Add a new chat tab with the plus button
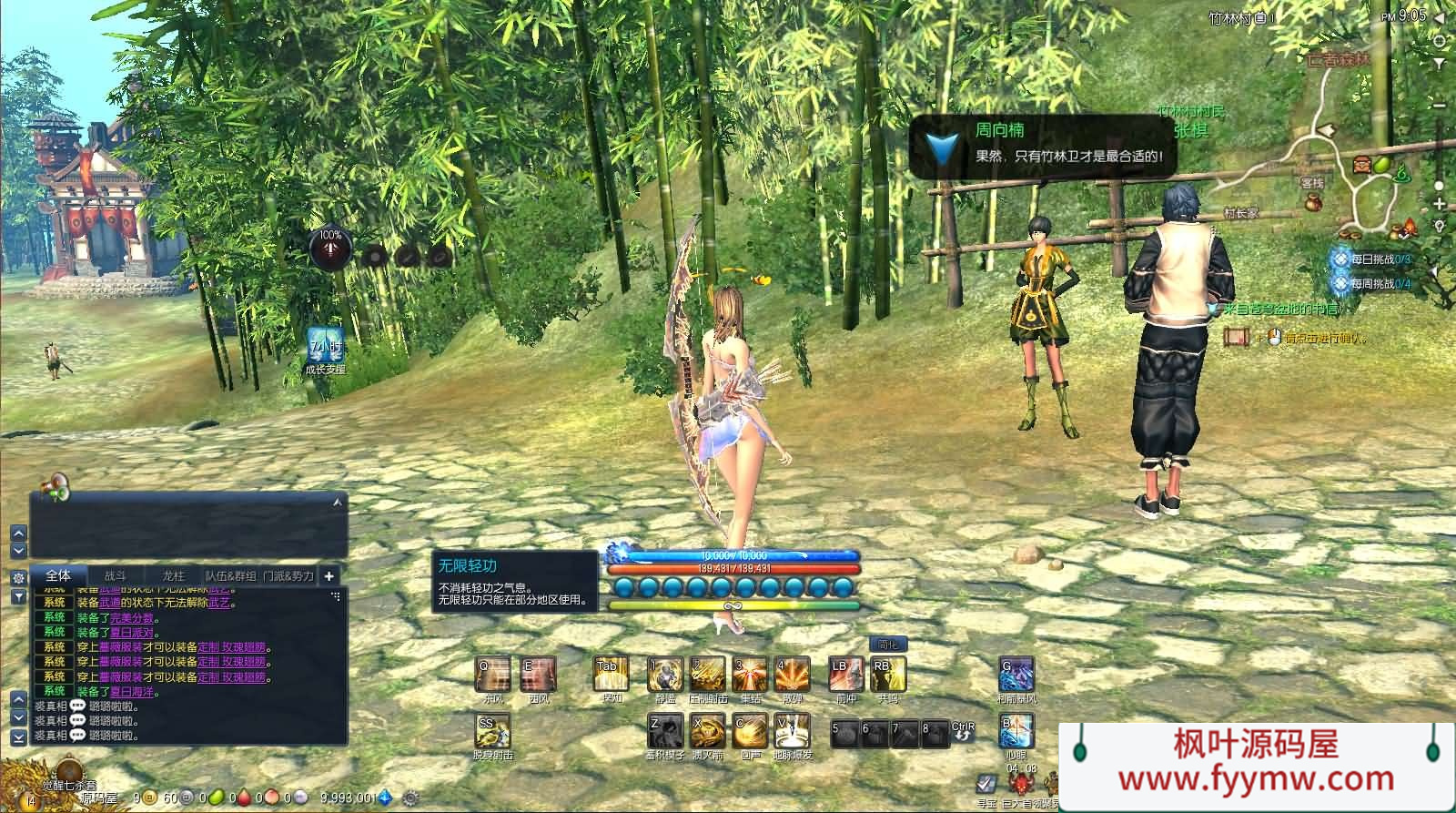1456x813 pixels. click(329, 575)
